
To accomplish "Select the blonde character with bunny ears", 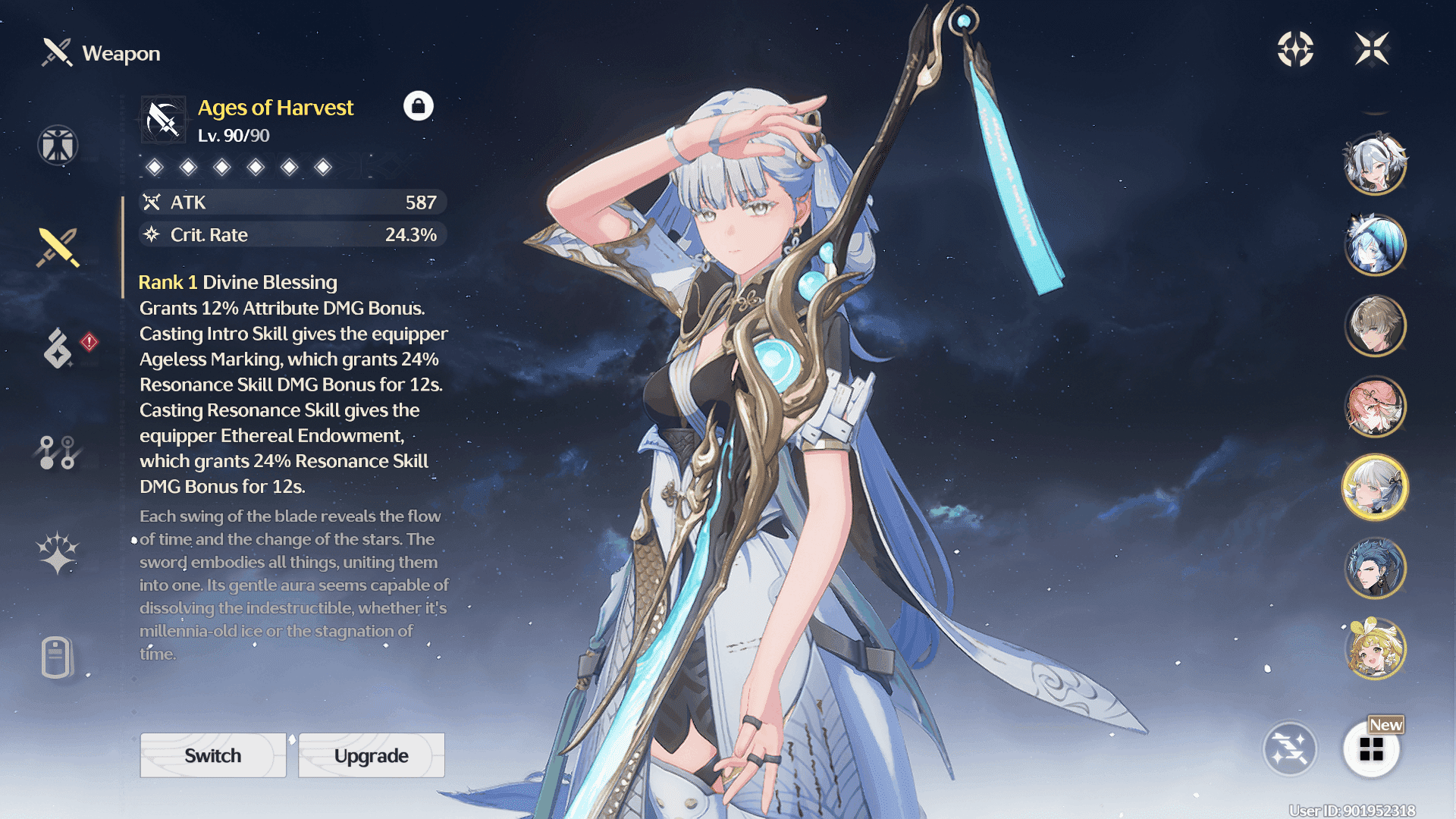I will point(1375,649).
